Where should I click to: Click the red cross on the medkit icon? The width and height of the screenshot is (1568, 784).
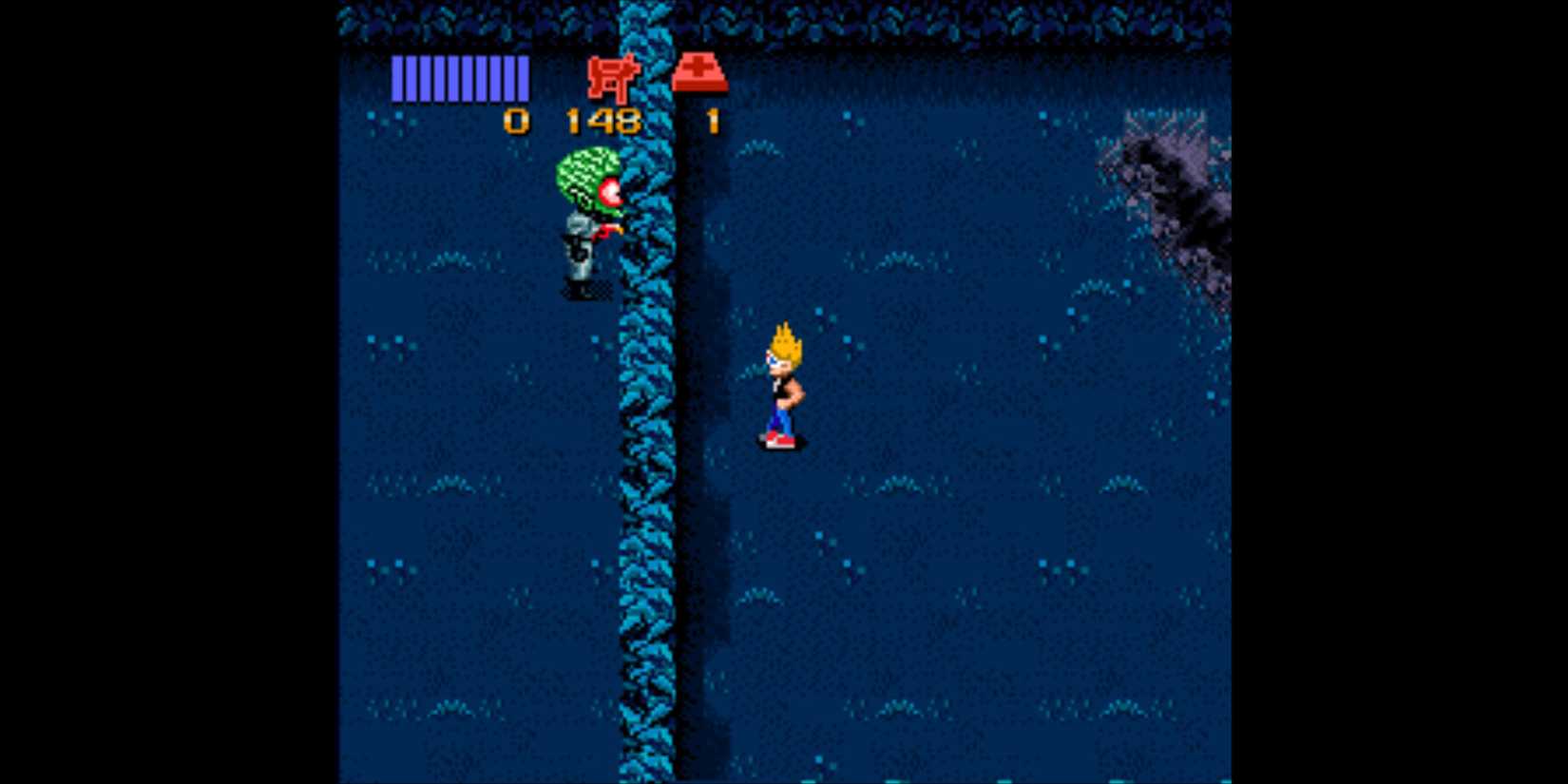click(x=700, y=68)
